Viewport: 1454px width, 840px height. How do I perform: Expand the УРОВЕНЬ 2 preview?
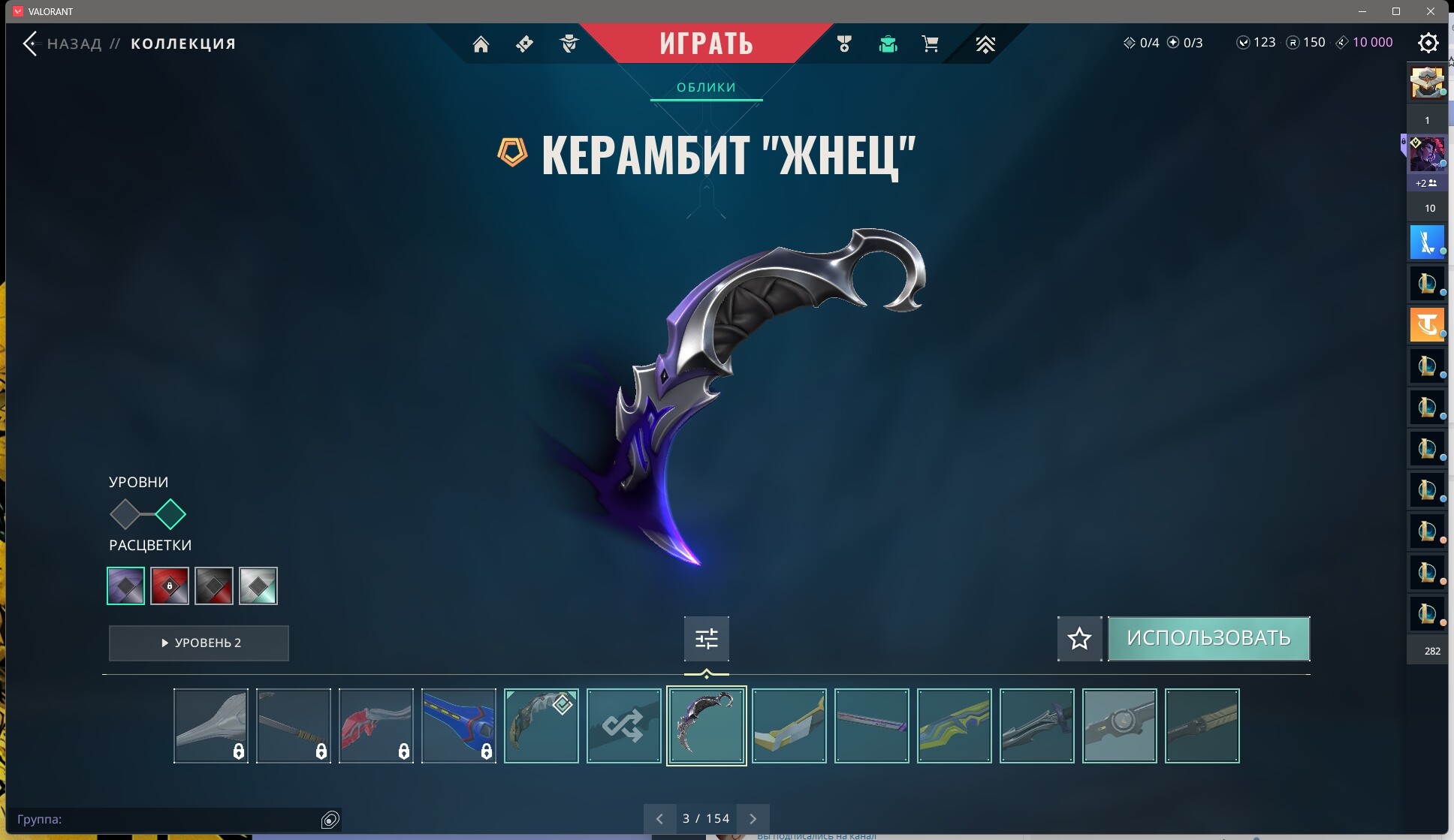pos(198,643)
